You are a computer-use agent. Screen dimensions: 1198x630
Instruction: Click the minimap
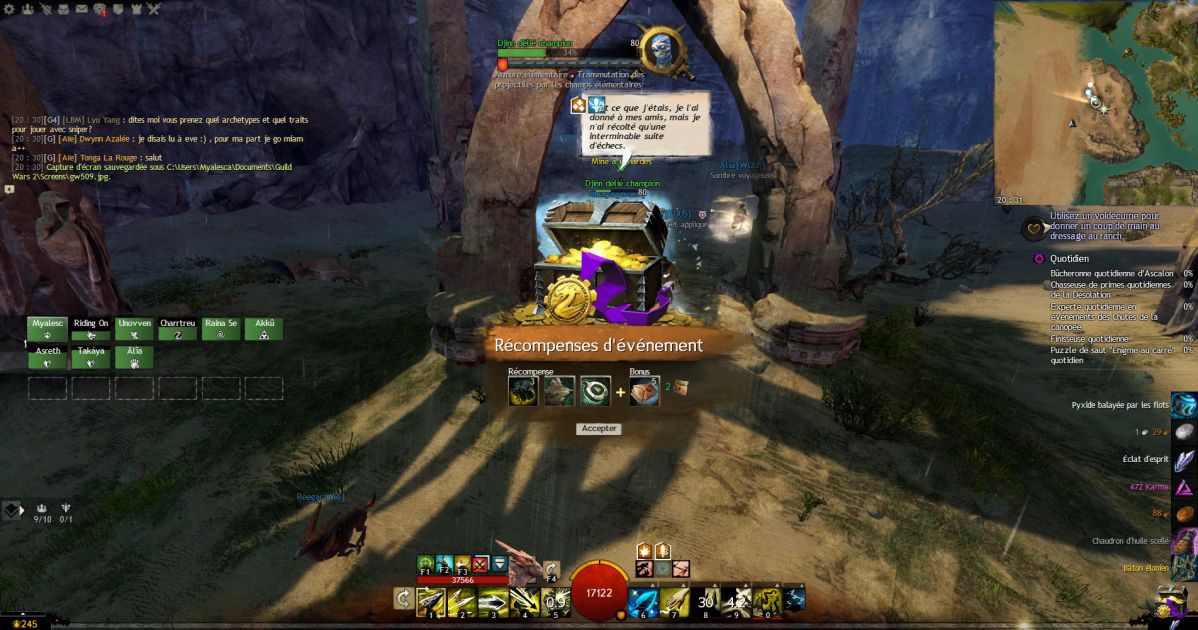1095,101
